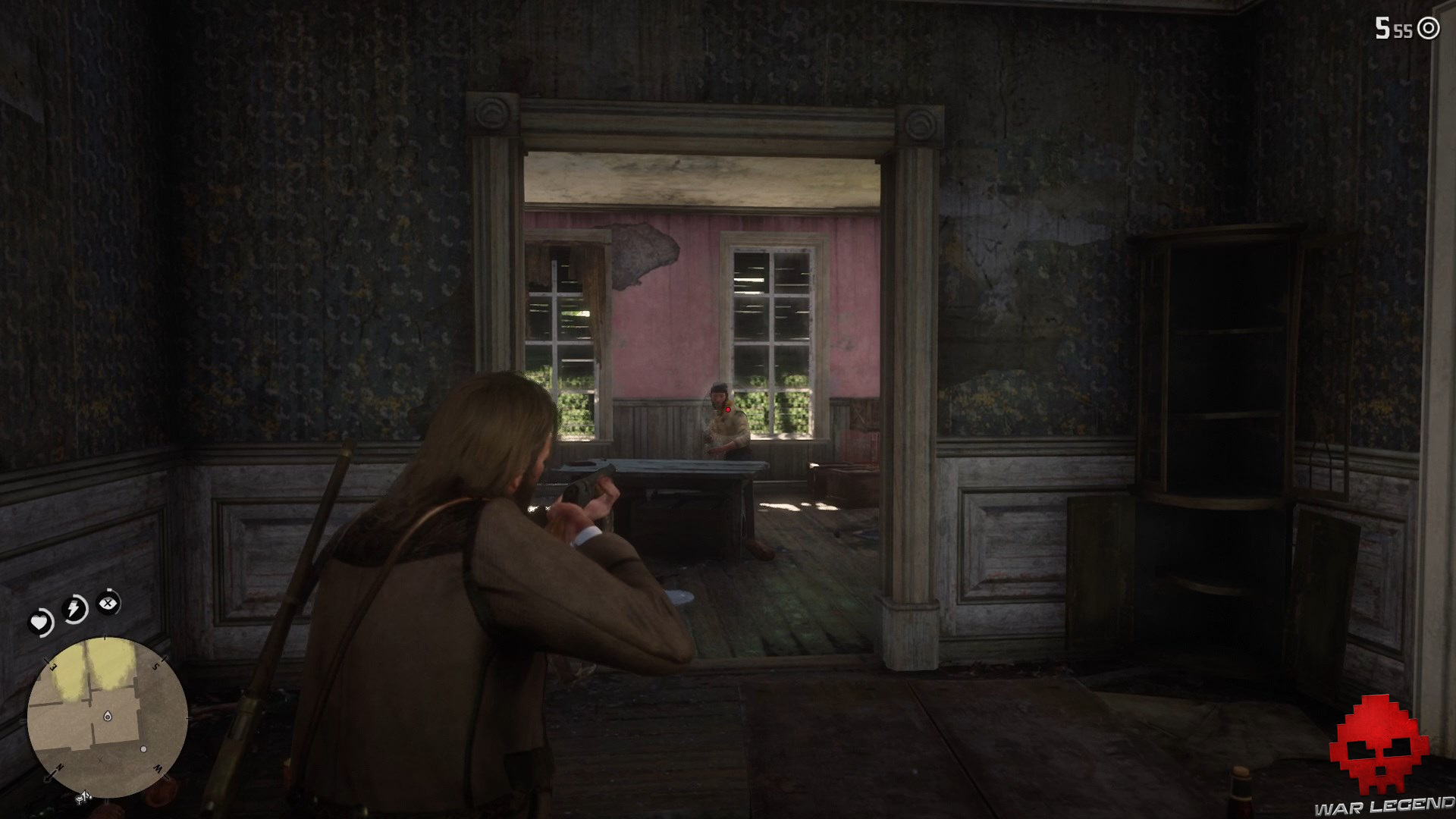
Task: Click the S compass label on the minimap
Action: [155, 666]
